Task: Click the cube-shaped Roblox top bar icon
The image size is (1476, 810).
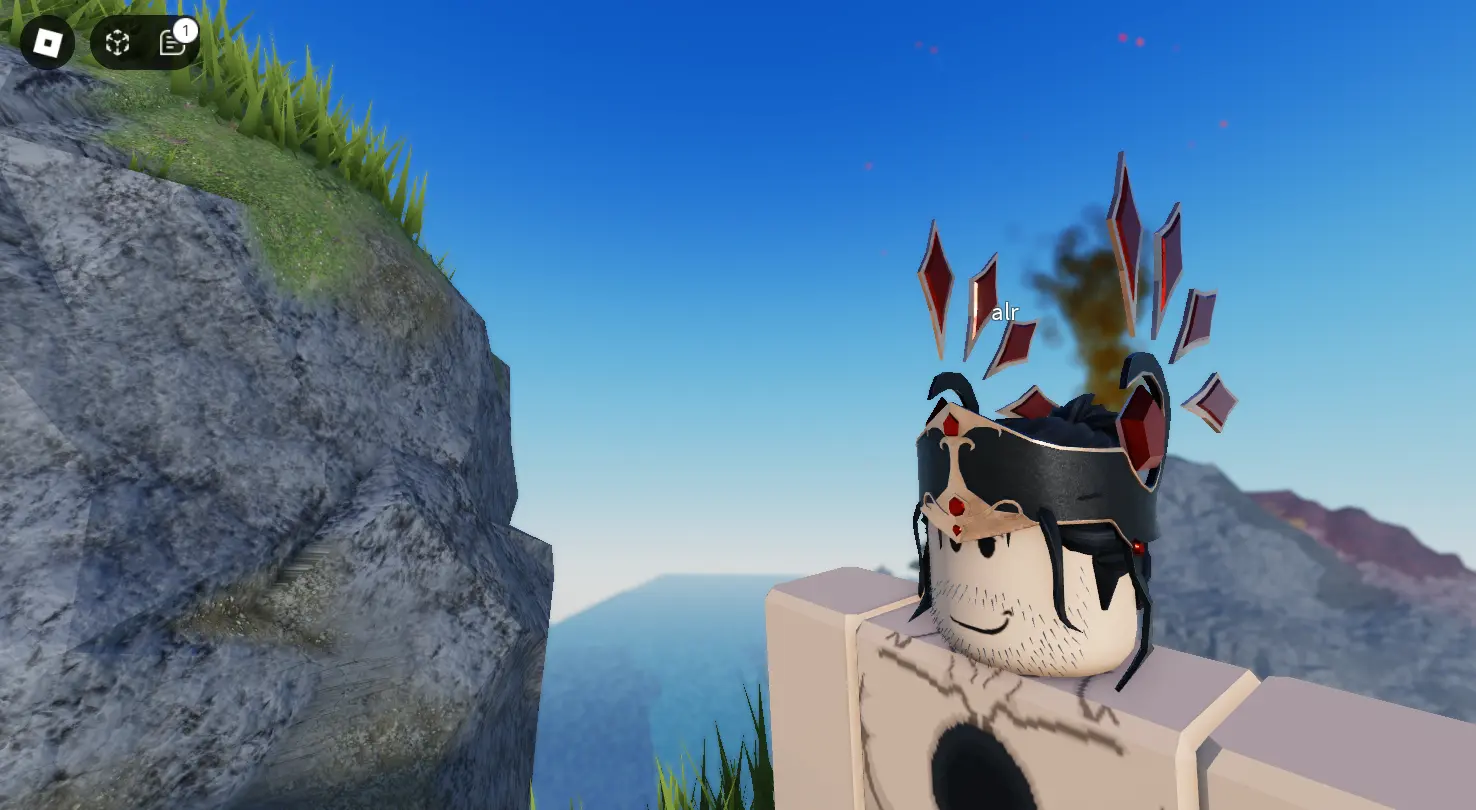Action: [x=118, y=42]
